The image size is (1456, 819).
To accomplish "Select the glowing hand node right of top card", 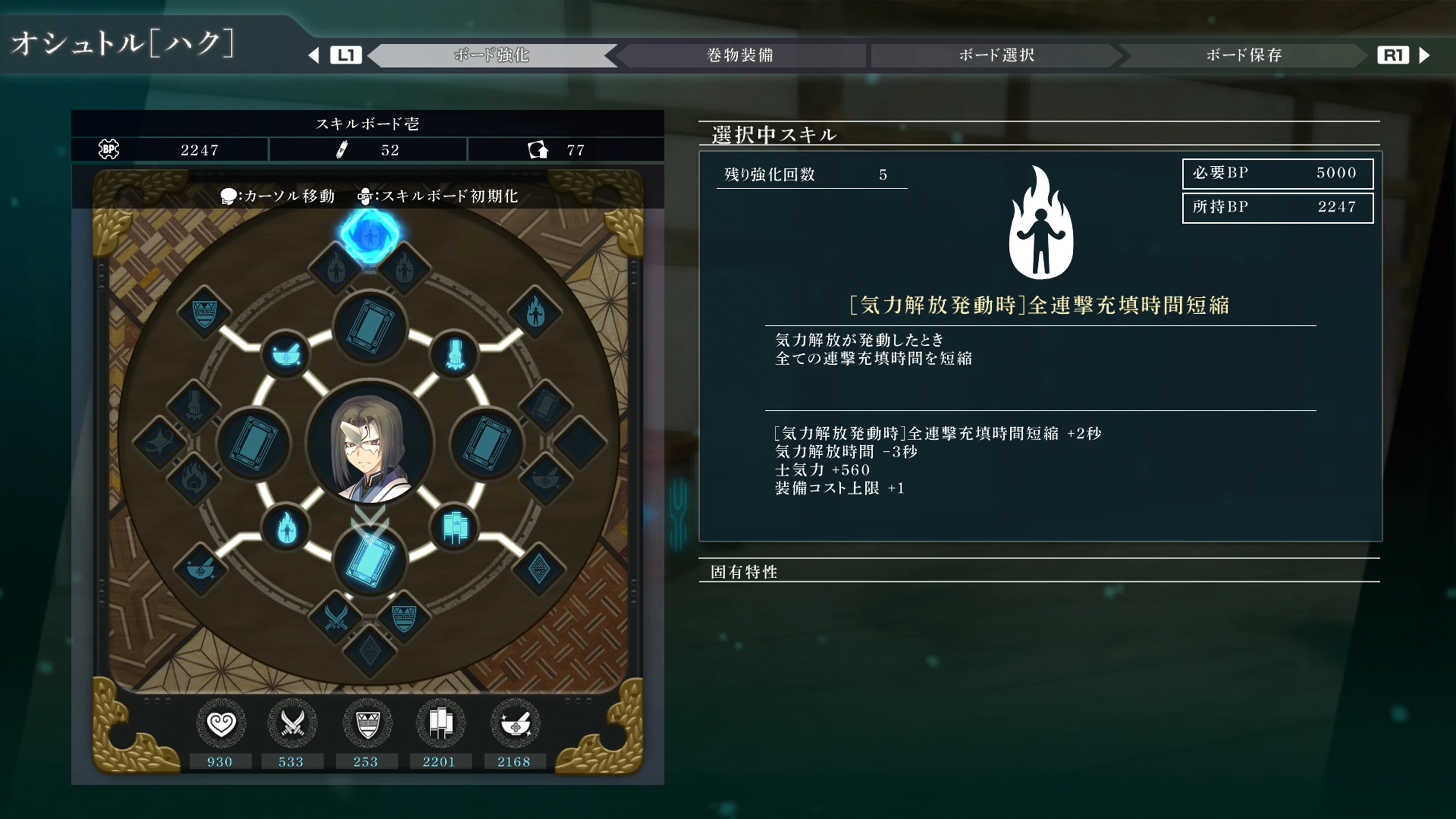I will [x=455, y=355].
